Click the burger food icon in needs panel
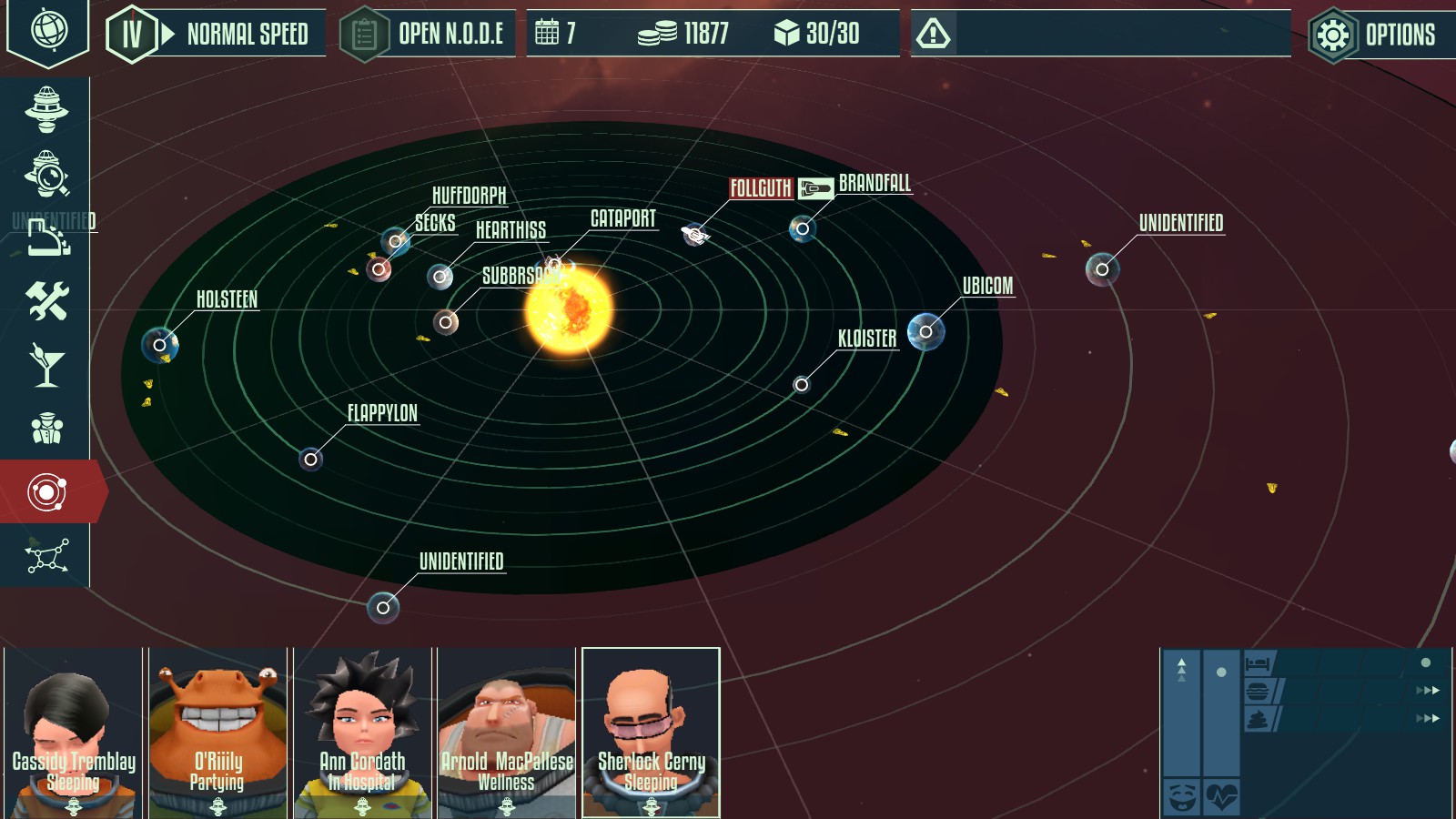Screen dimensions: 1456x819 coord(1257,692)
